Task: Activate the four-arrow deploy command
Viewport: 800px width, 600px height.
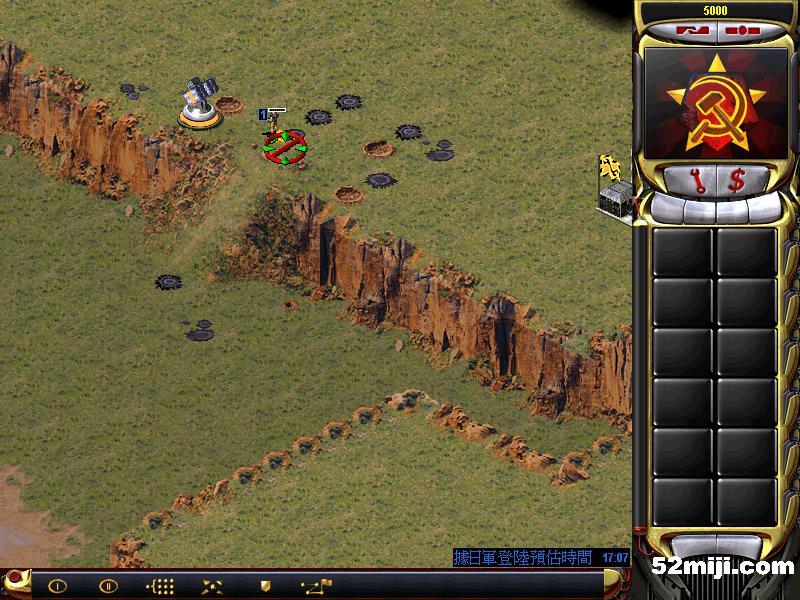Action: [212, 585]
